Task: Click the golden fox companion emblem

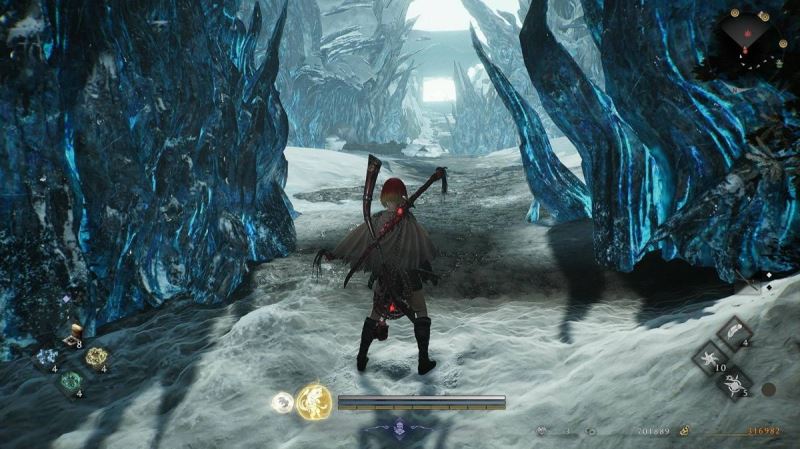Action: pyautogui.click(x=313, y=402)
